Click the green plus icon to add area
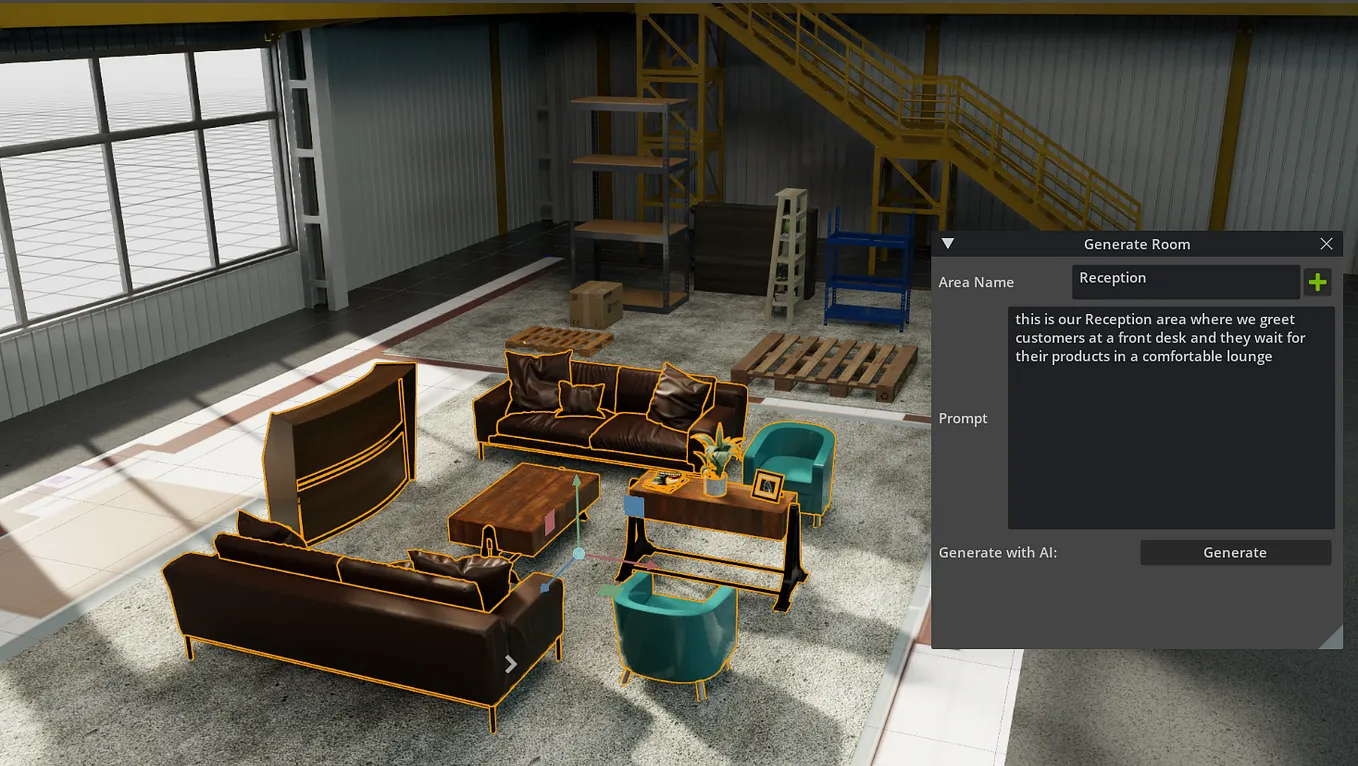This screenshot has width=1358, height=766. pos(1317,281)
